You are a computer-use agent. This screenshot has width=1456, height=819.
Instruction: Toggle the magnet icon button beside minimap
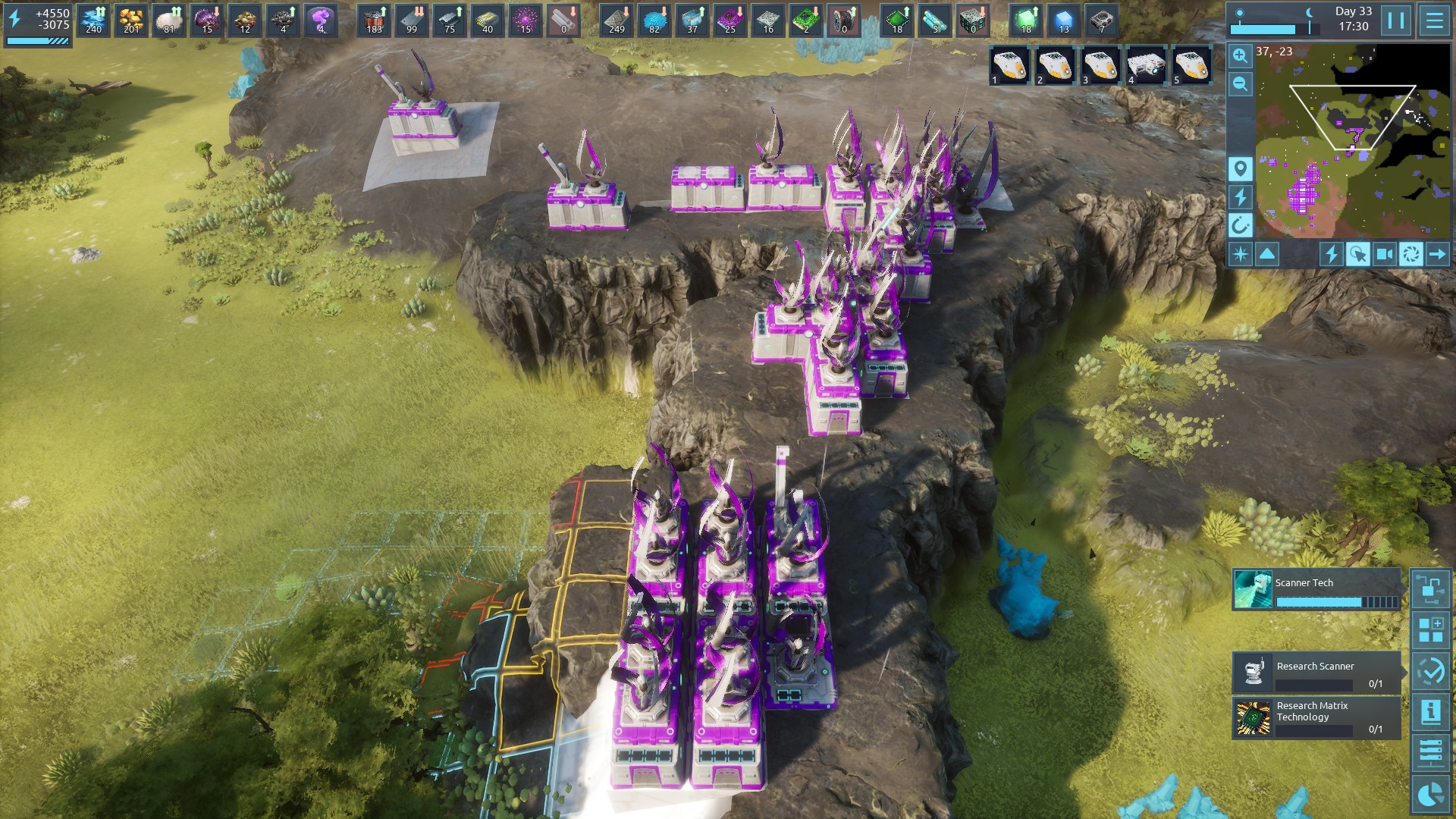pyautogui.click(x=1240, y=225)
